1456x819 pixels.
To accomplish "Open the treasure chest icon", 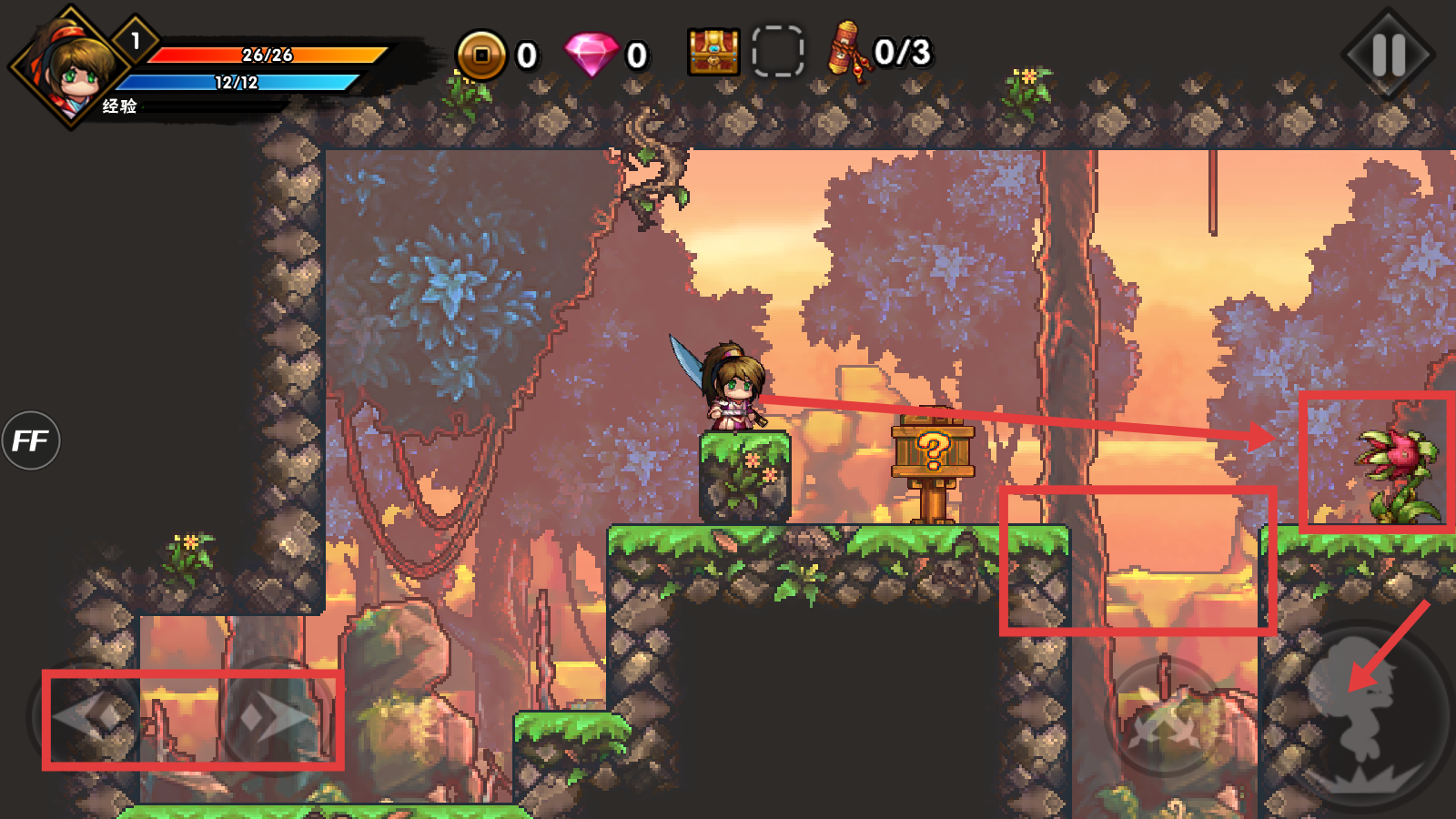I will 713,52.
